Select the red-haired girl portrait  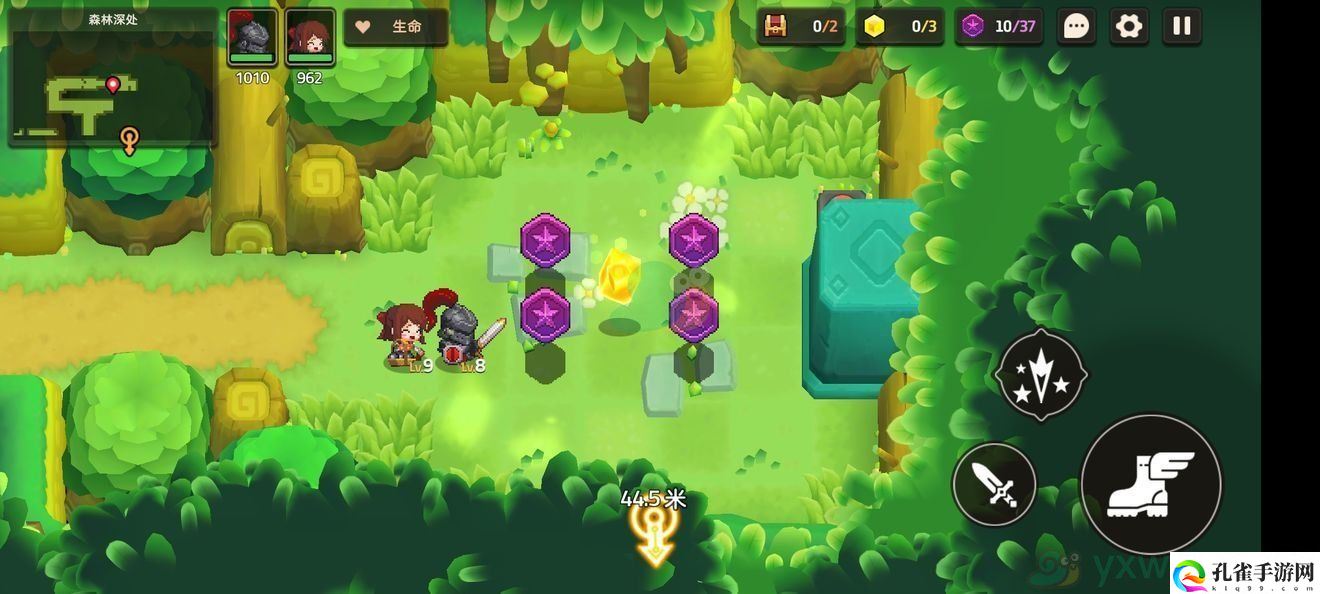(x=310, y=37)
